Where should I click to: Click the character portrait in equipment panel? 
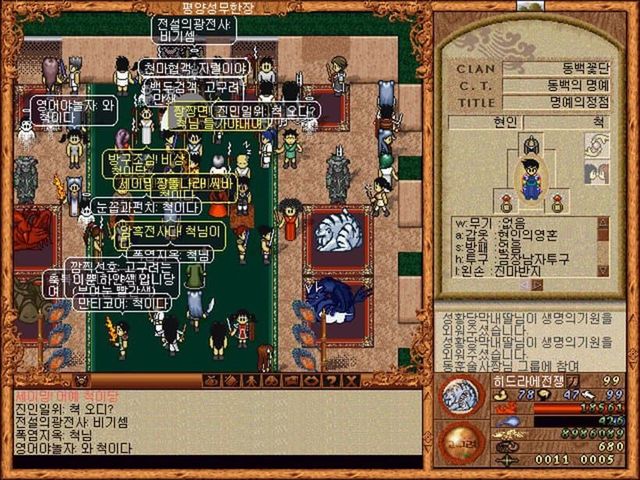[531, 180]
